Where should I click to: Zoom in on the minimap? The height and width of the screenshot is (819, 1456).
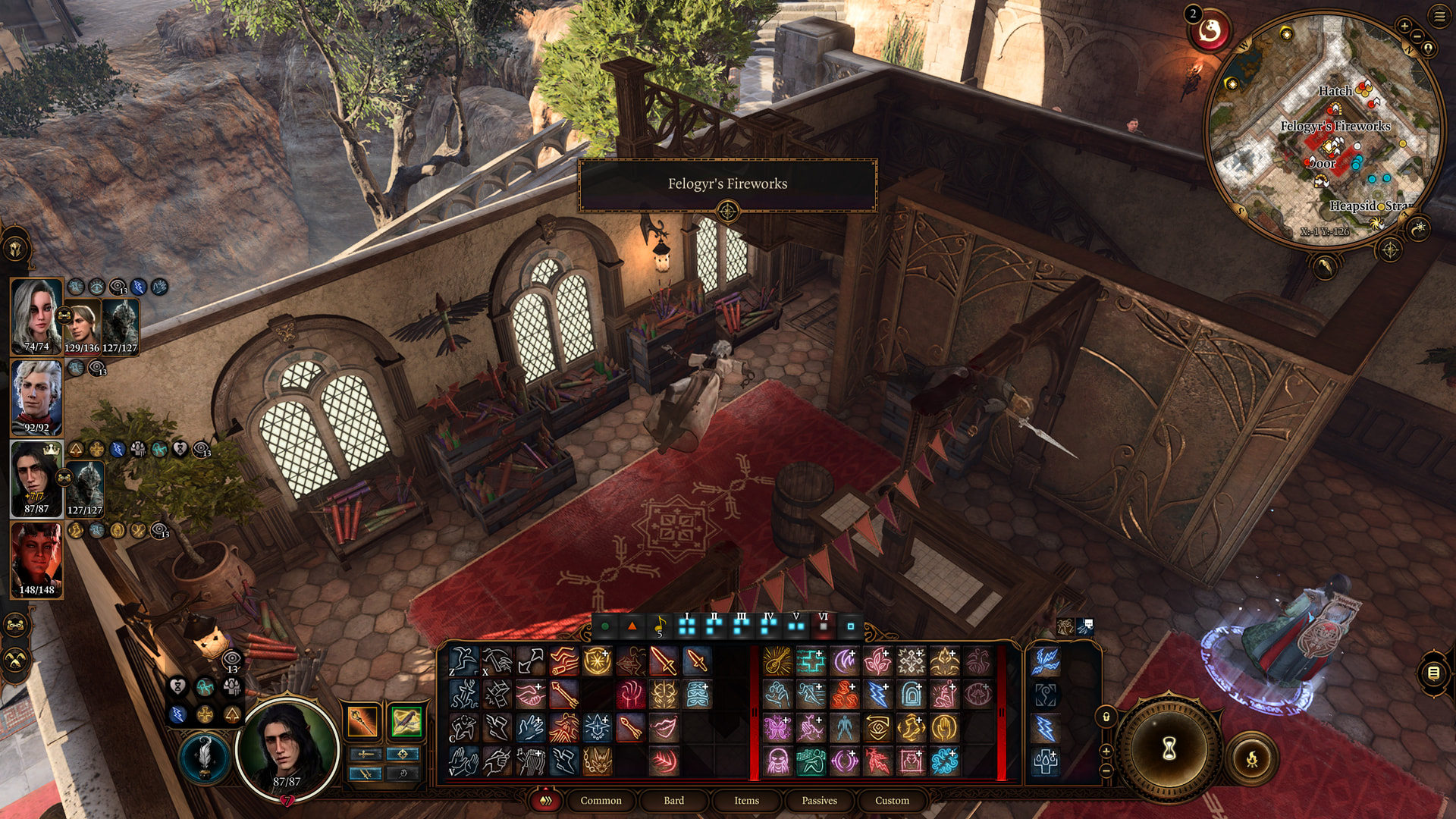(1404, 26)
